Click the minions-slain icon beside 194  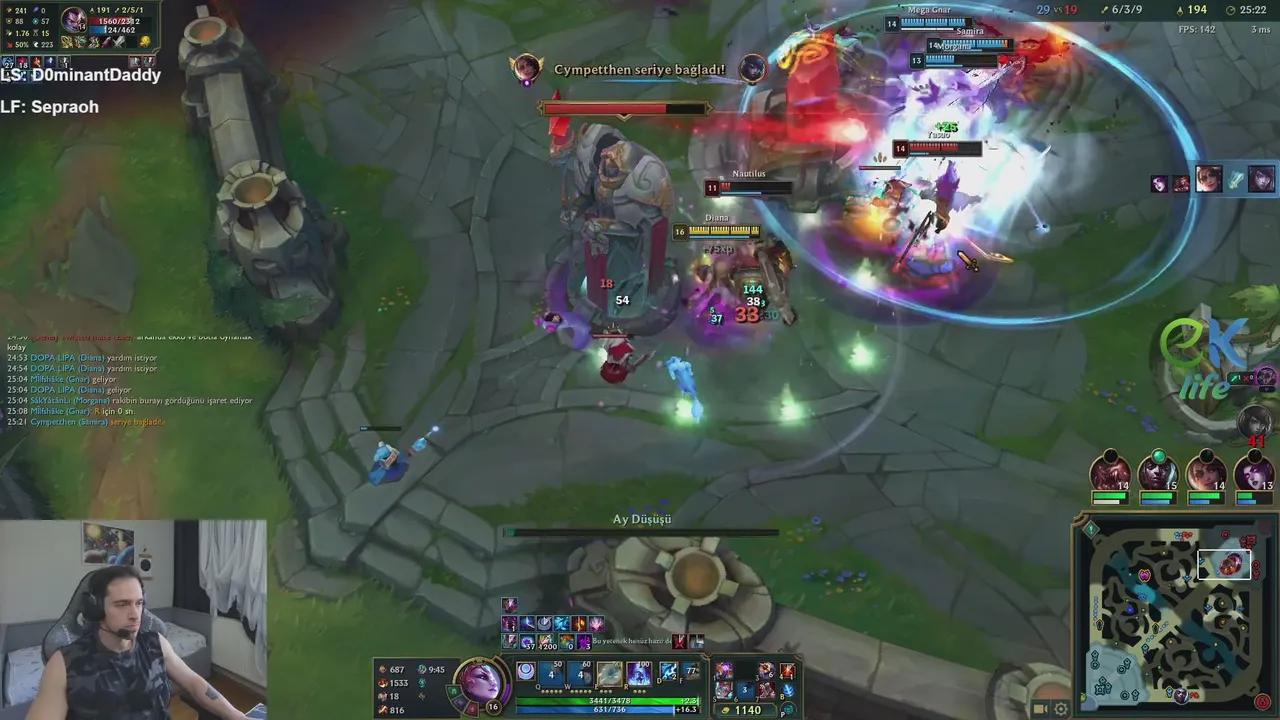click(x=1180, y=10)
